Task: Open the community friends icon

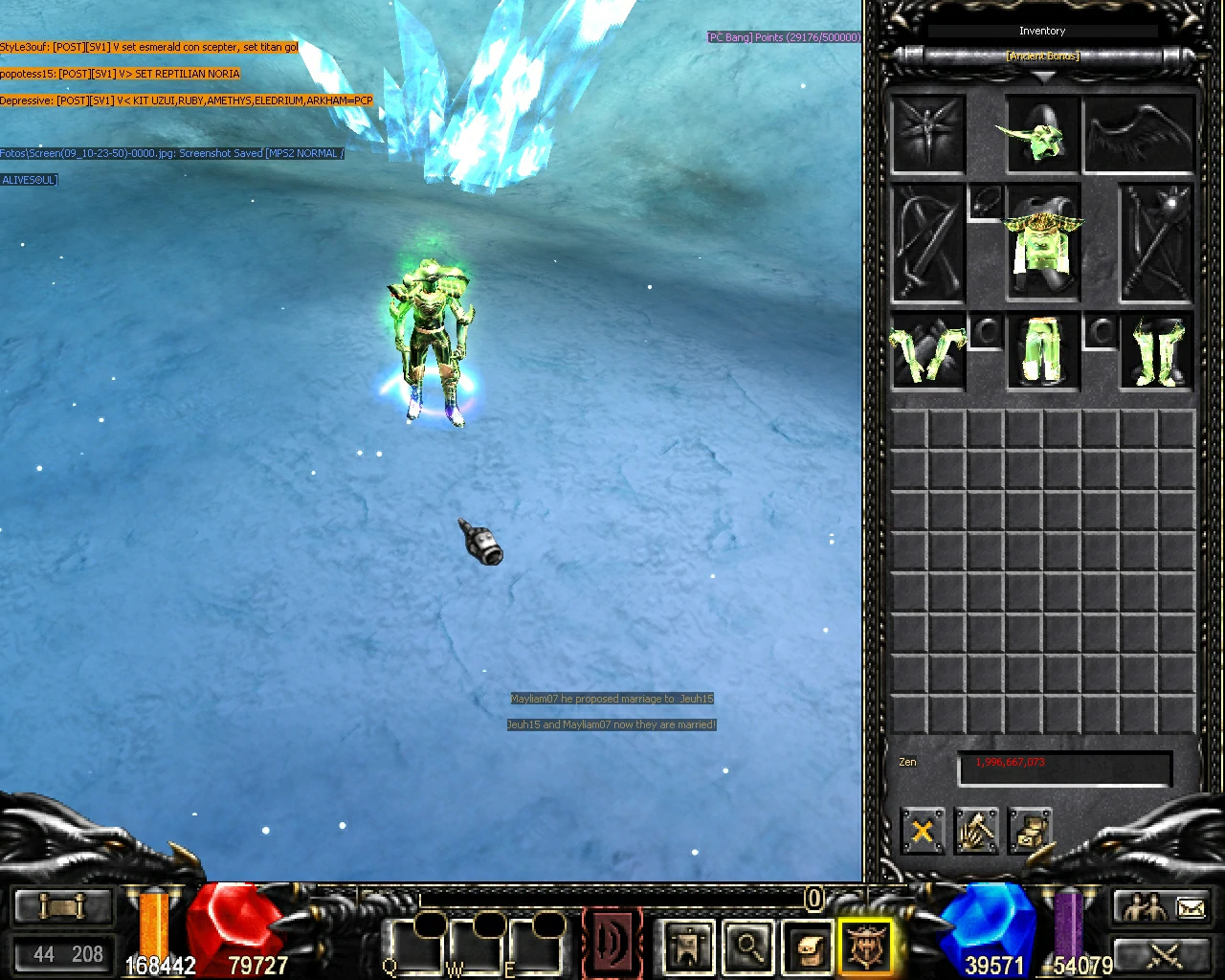Action: point(1145,906)
